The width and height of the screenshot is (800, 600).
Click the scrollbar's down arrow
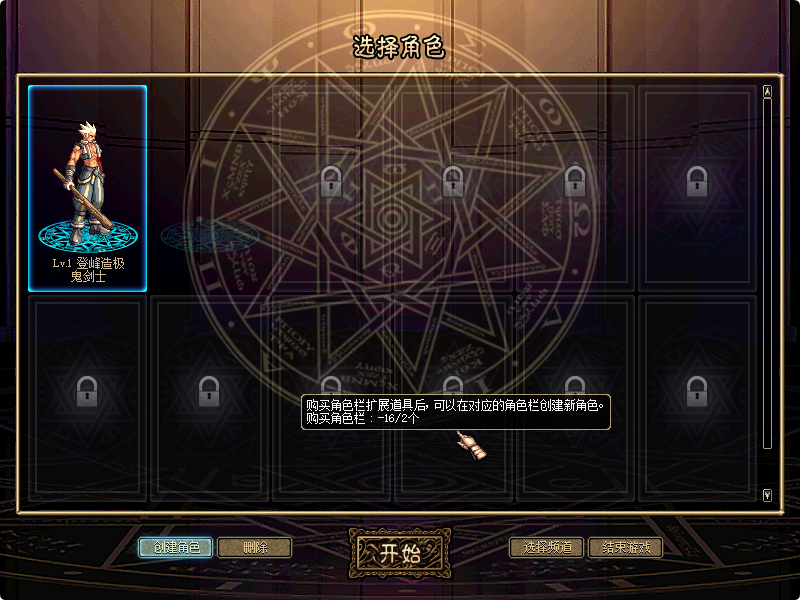767,494
